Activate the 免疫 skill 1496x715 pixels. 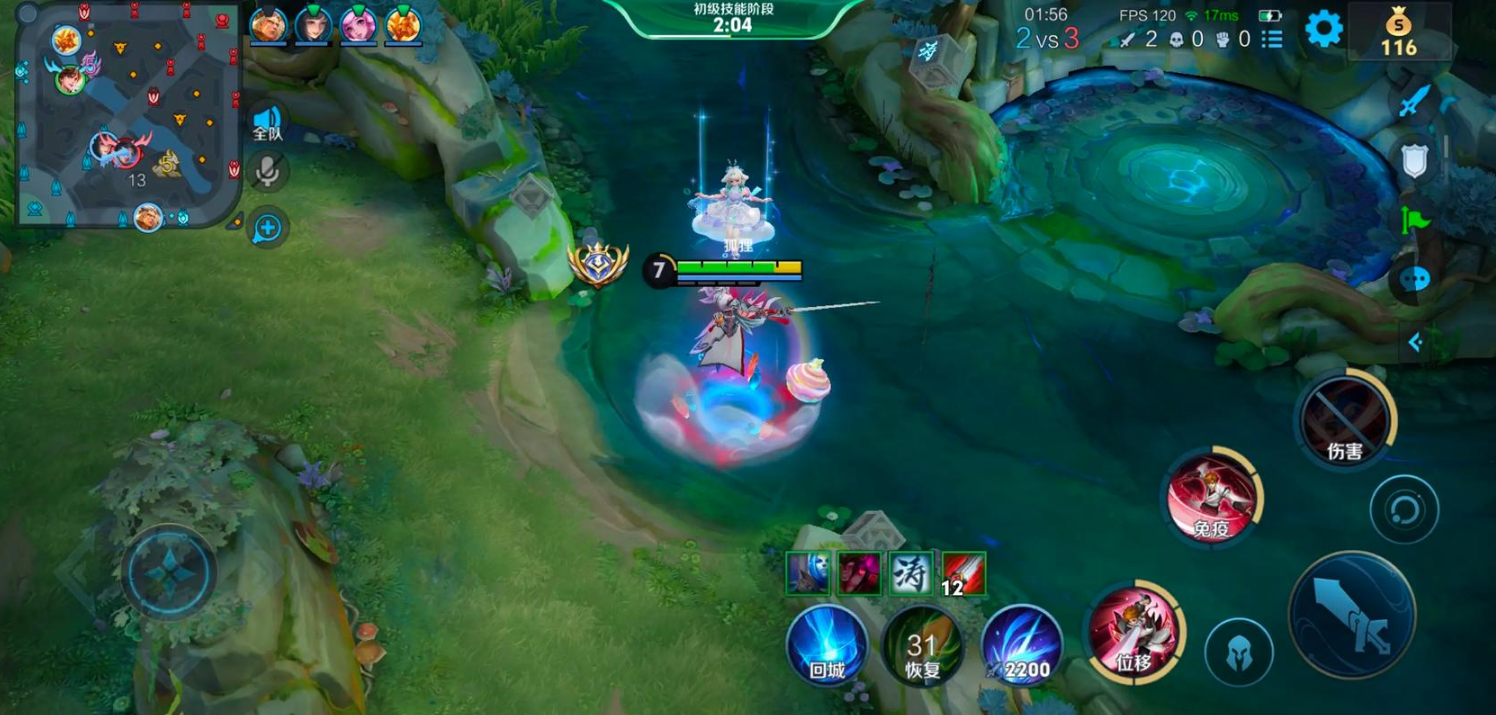[x=1212, y=497]
